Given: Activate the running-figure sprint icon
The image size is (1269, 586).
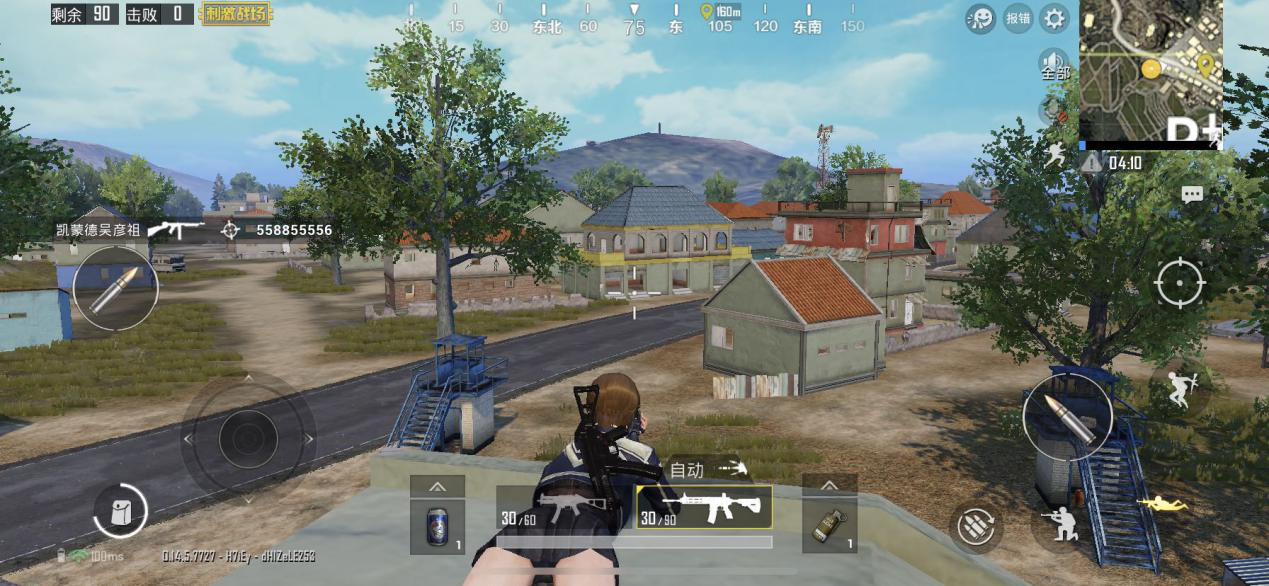Looking at the screenshot, I should (x=1055, y=154).
